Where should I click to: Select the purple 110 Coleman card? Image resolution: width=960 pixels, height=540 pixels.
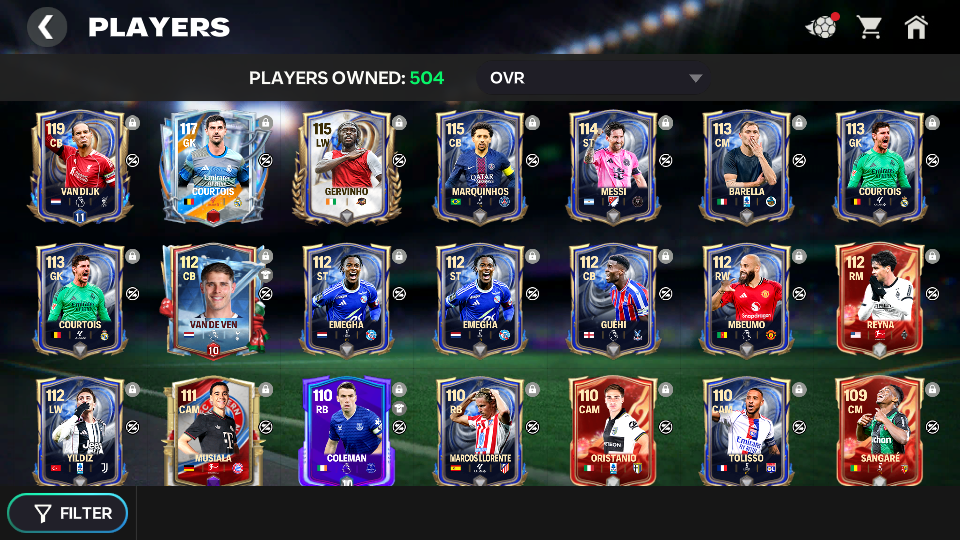(346, 430)
